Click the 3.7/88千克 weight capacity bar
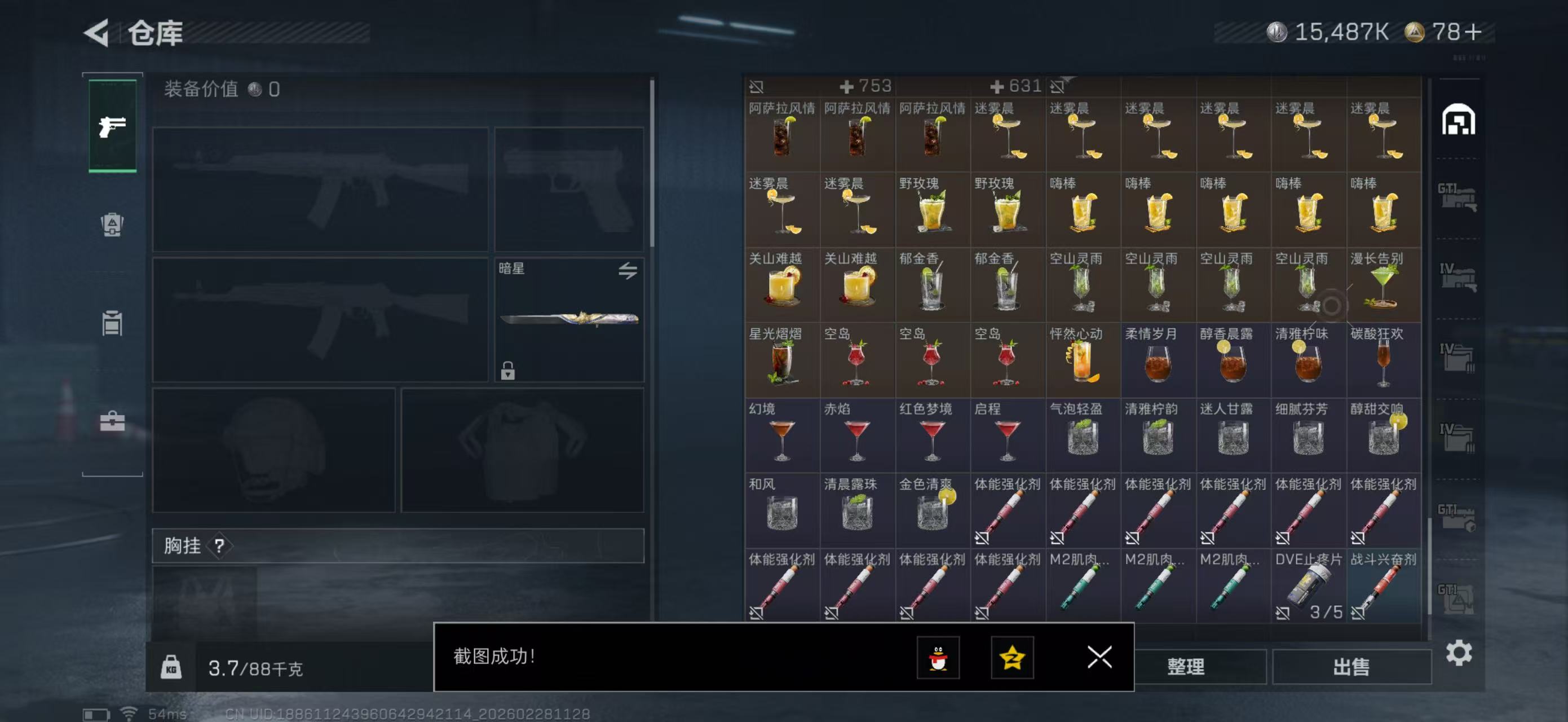This screenshot has height=722, width=1568. (x=255, y=667)
